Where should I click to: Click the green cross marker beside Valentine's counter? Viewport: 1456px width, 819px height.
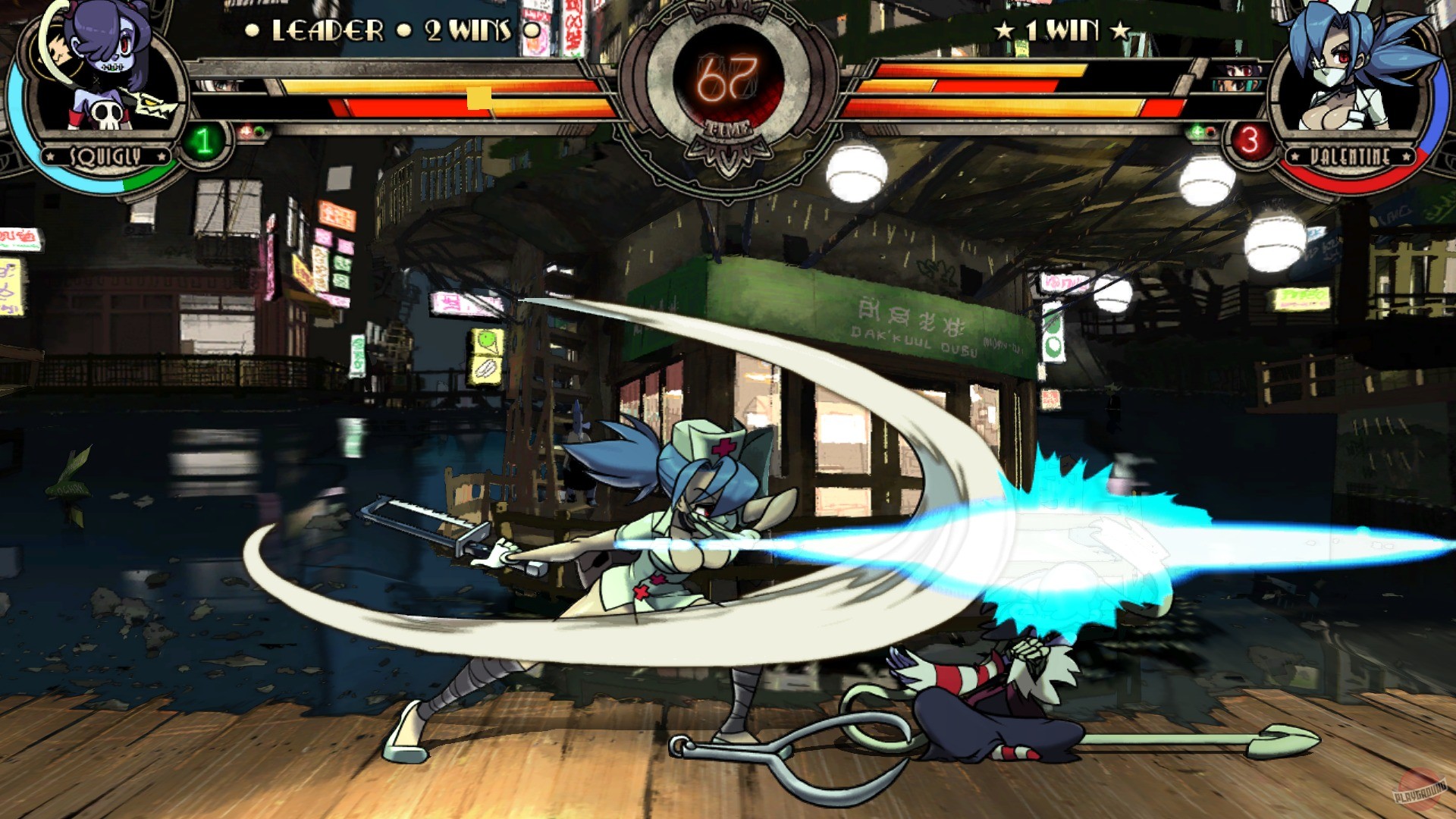click(x=1198, y=130)
